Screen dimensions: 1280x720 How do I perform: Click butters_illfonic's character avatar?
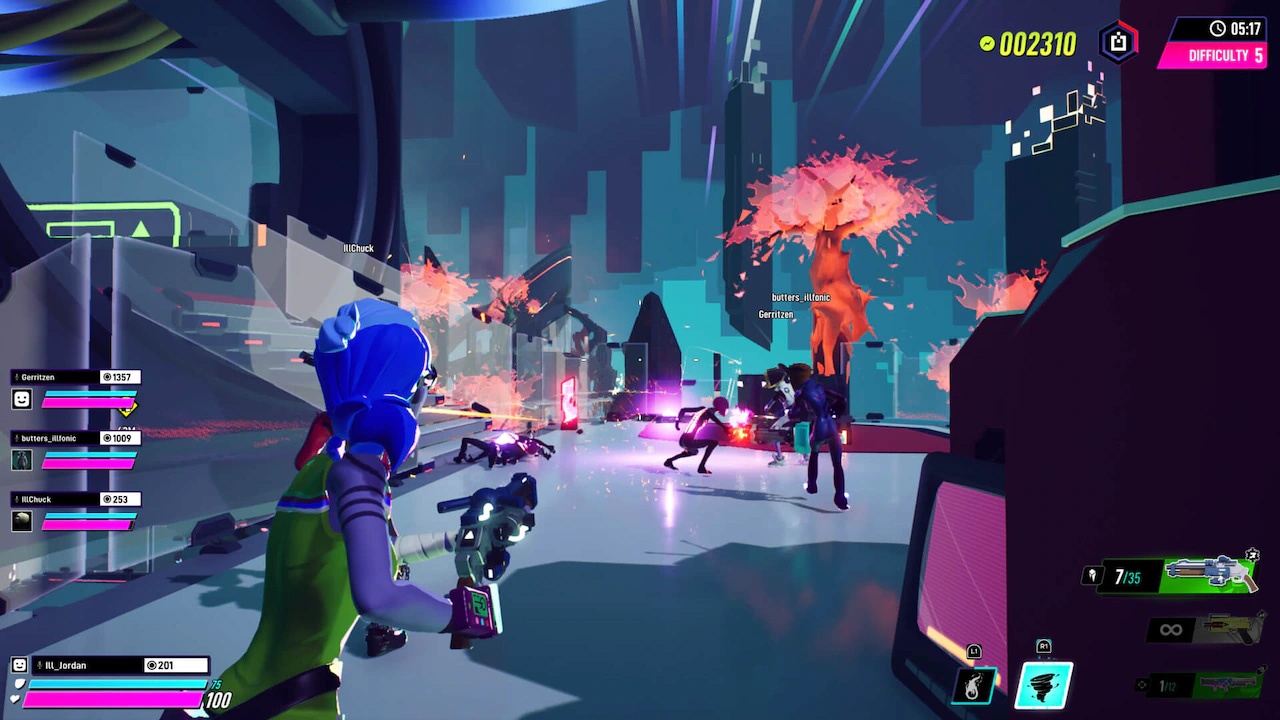click(x=22, y=460)
